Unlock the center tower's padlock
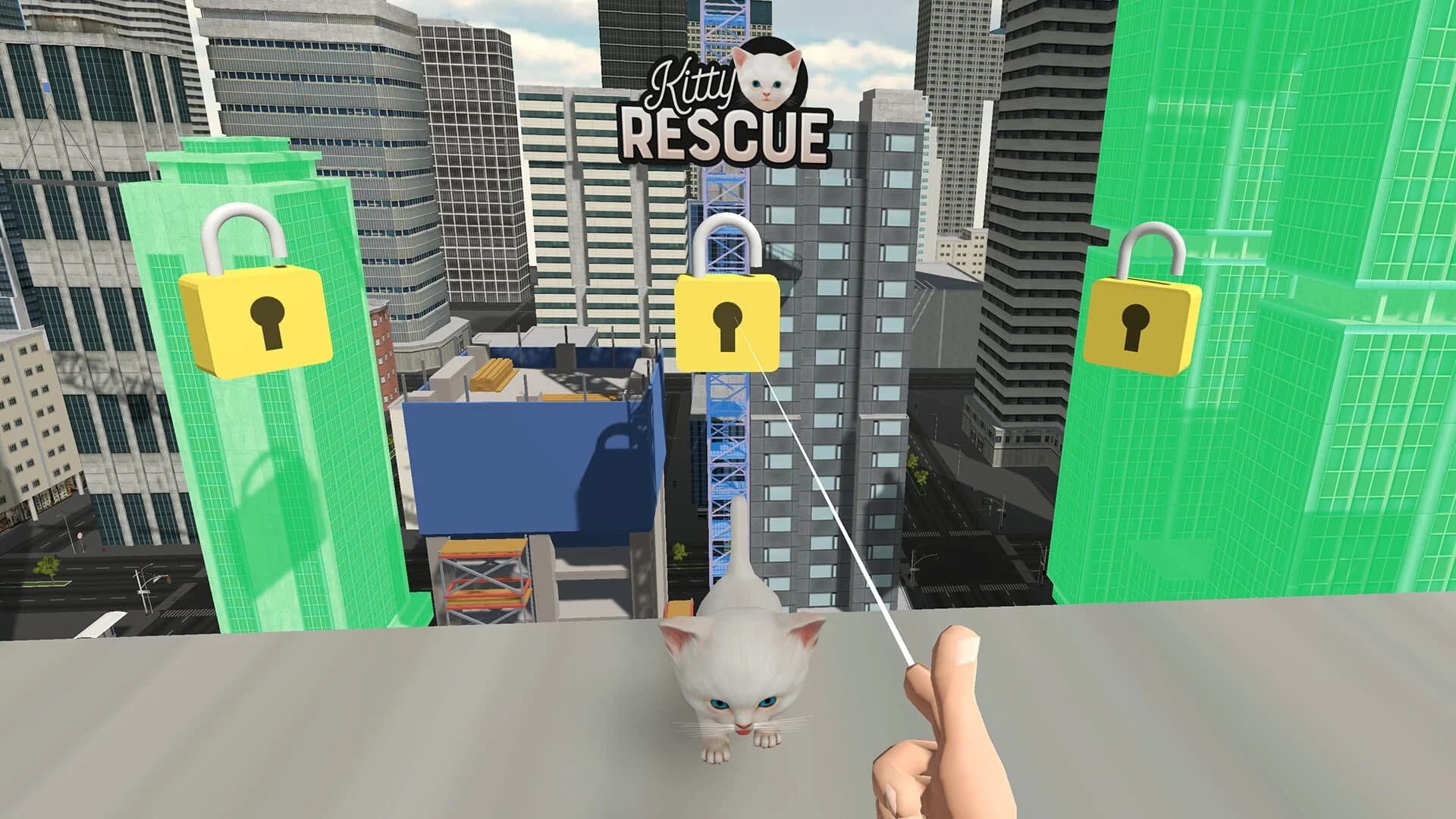Viewport: 1456px width, 819px height. [728, 322]
